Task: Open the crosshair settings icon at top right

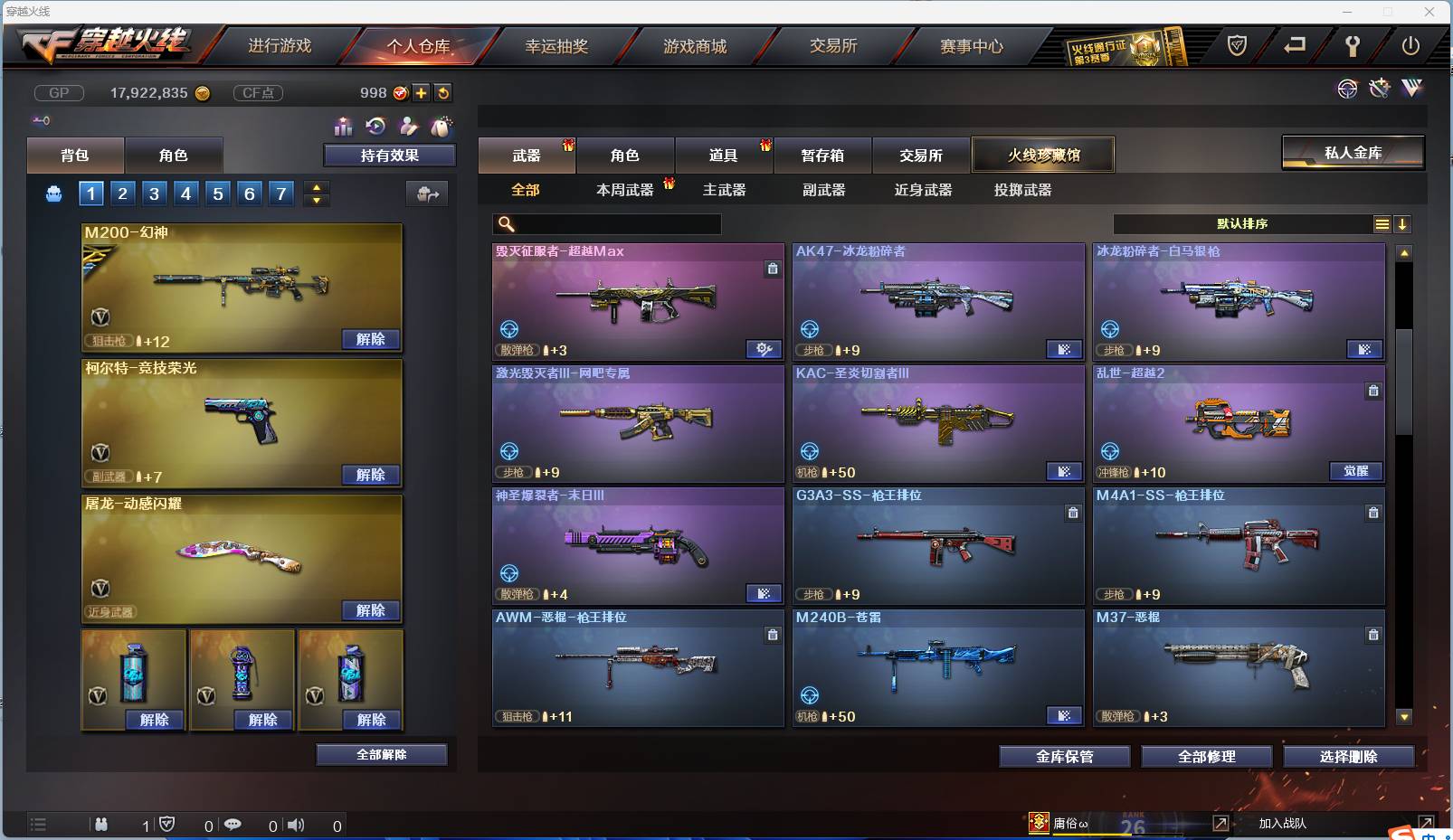Action: coord(1347,89)
